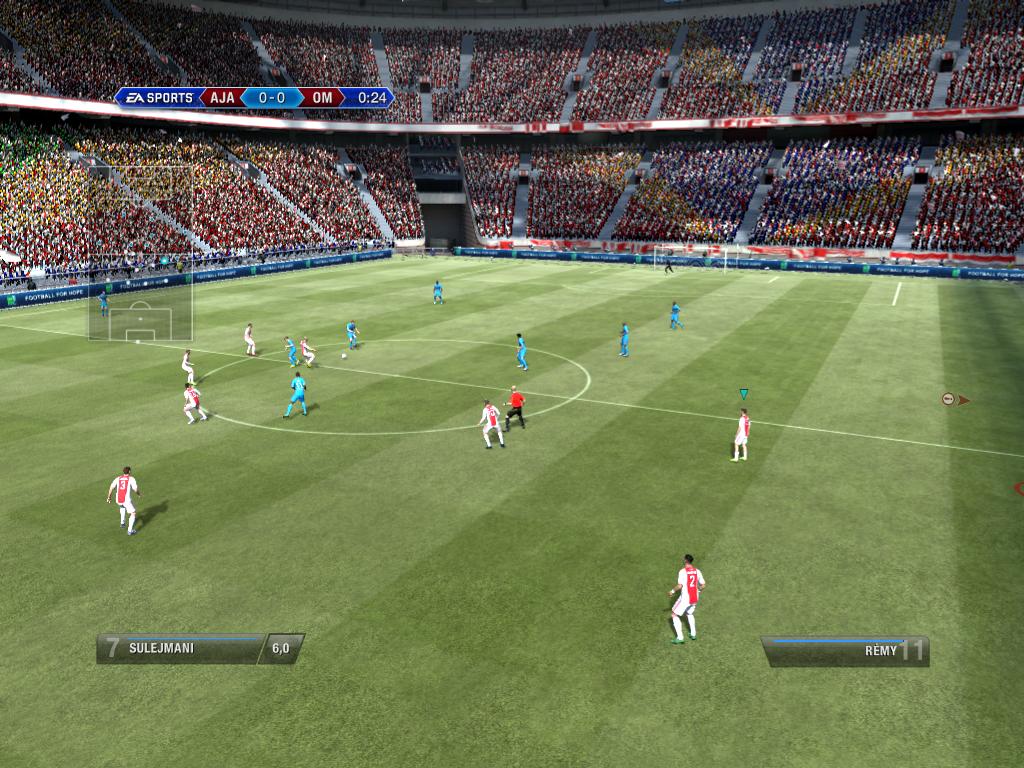Click the off-screen player indicator icon
Image resolution: width=1024 pixels, height=768 pixels.
coord(951,399)
